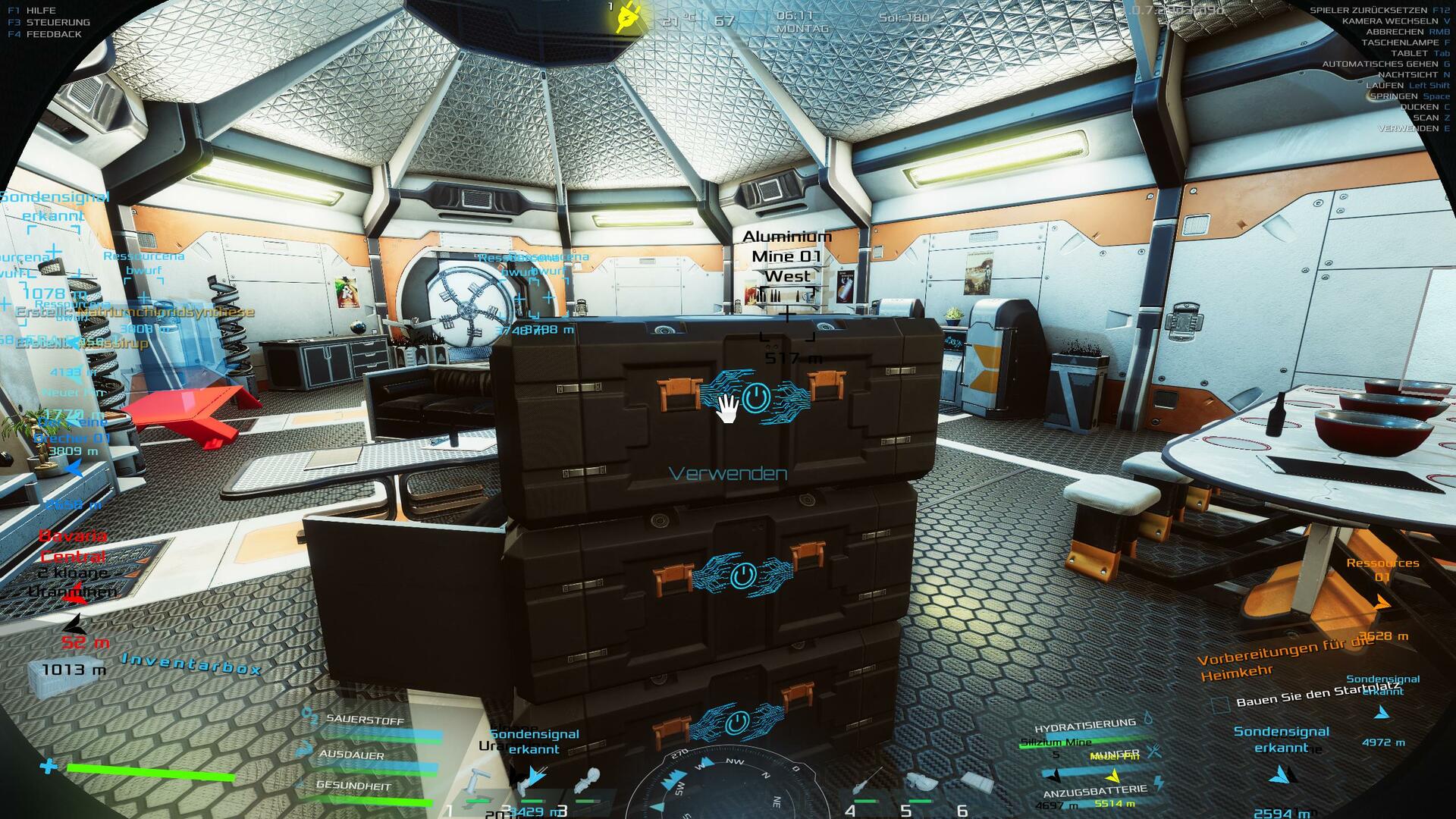Activate the middle crate's power icon

742,576
